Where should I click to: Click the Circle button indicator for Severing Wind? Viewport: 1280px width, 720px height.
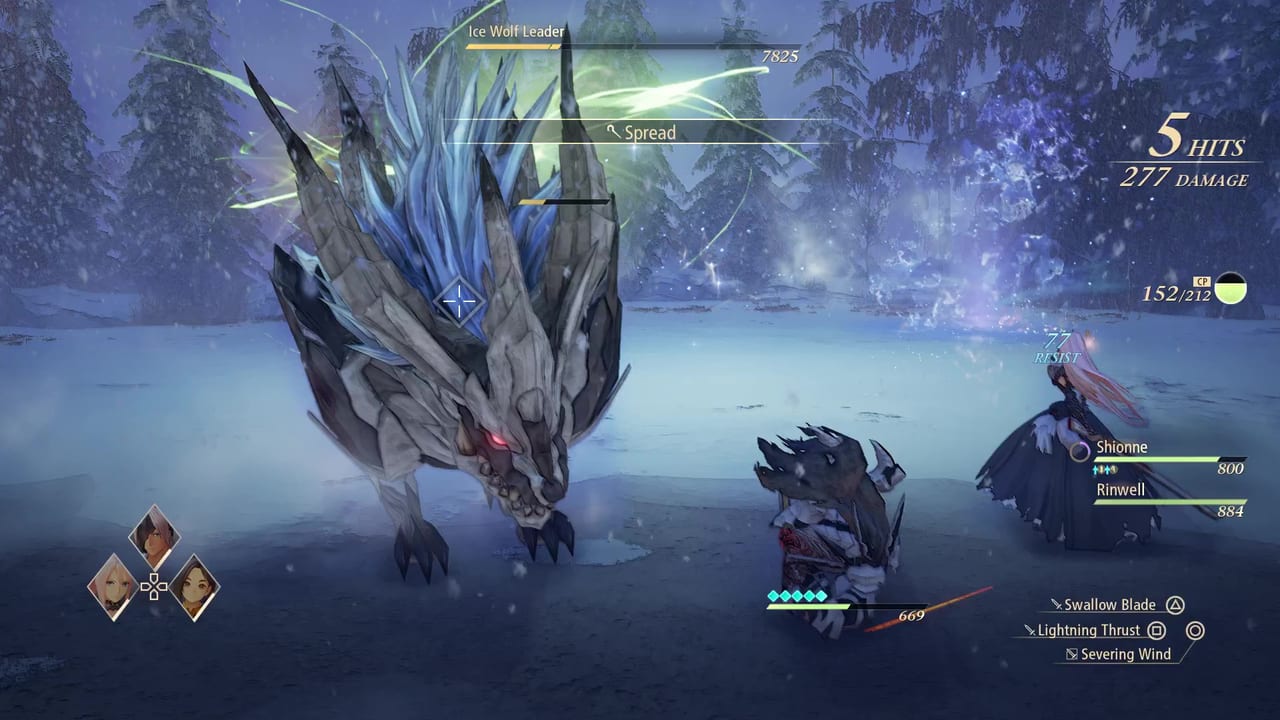tap(1195, 630)
